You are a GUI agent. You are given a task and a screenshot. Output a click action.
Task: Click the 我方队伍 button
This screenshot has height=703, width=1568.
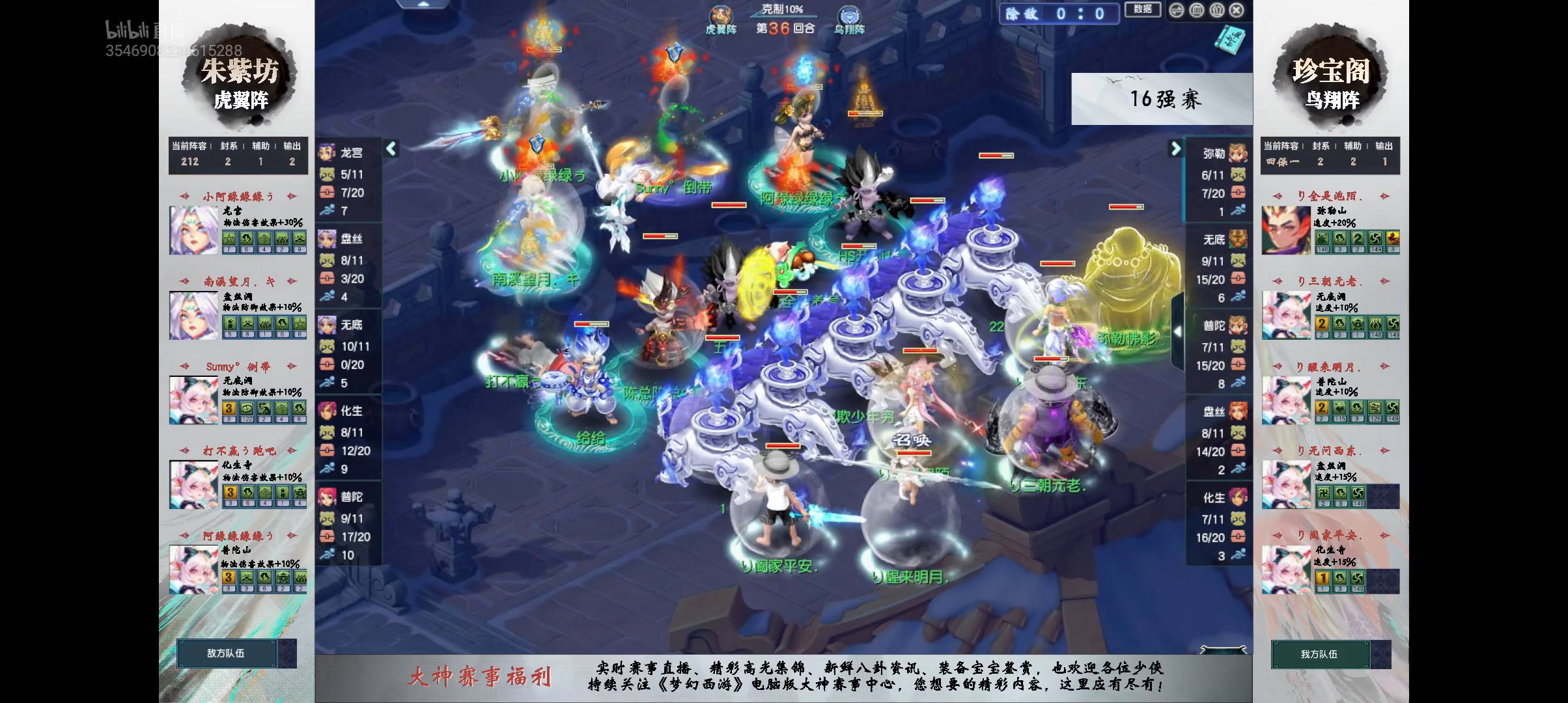click(1319, 654)
